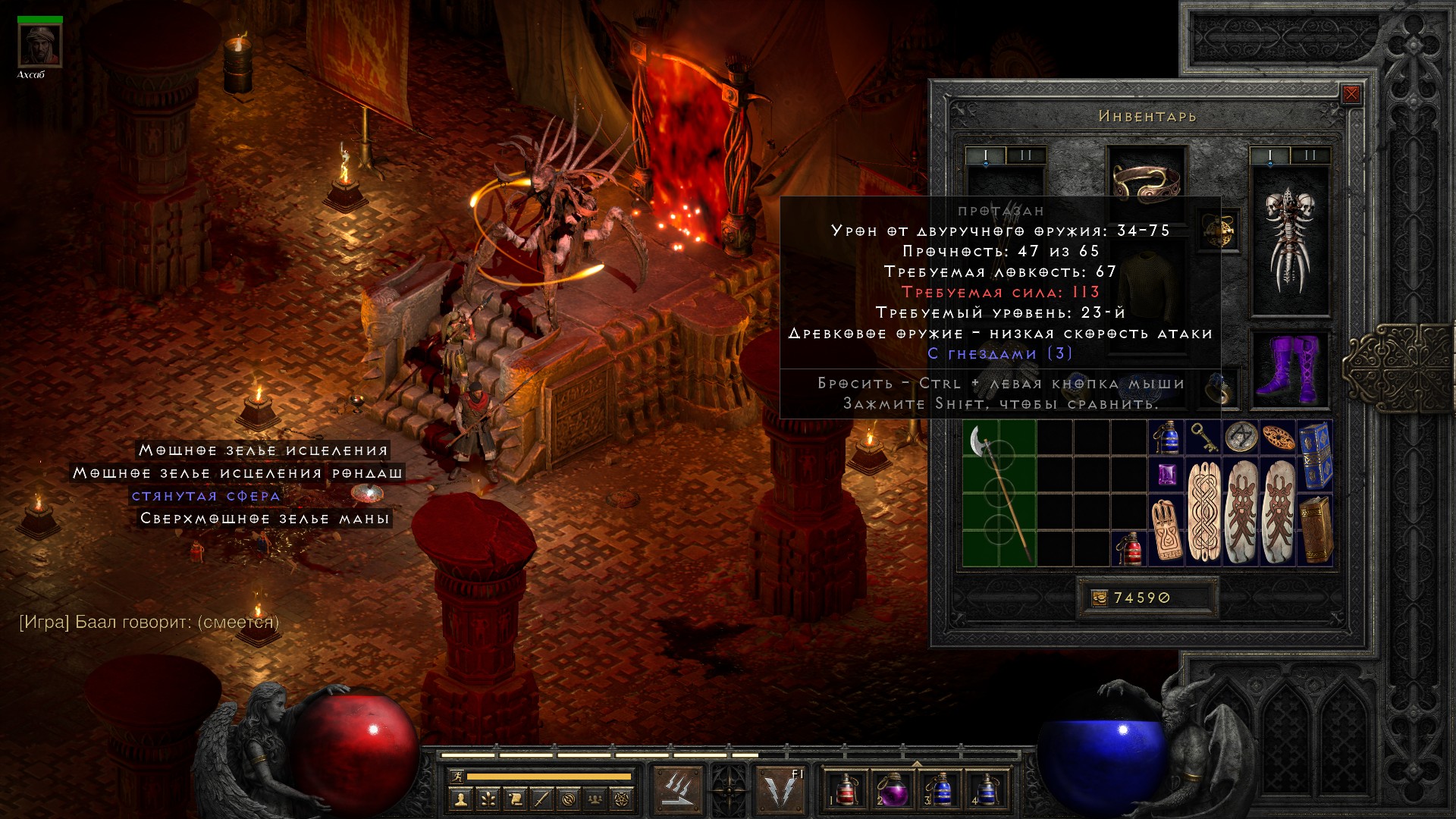Select the partizan polearm in the inventory
The image size is (1456, 819).
999,494
